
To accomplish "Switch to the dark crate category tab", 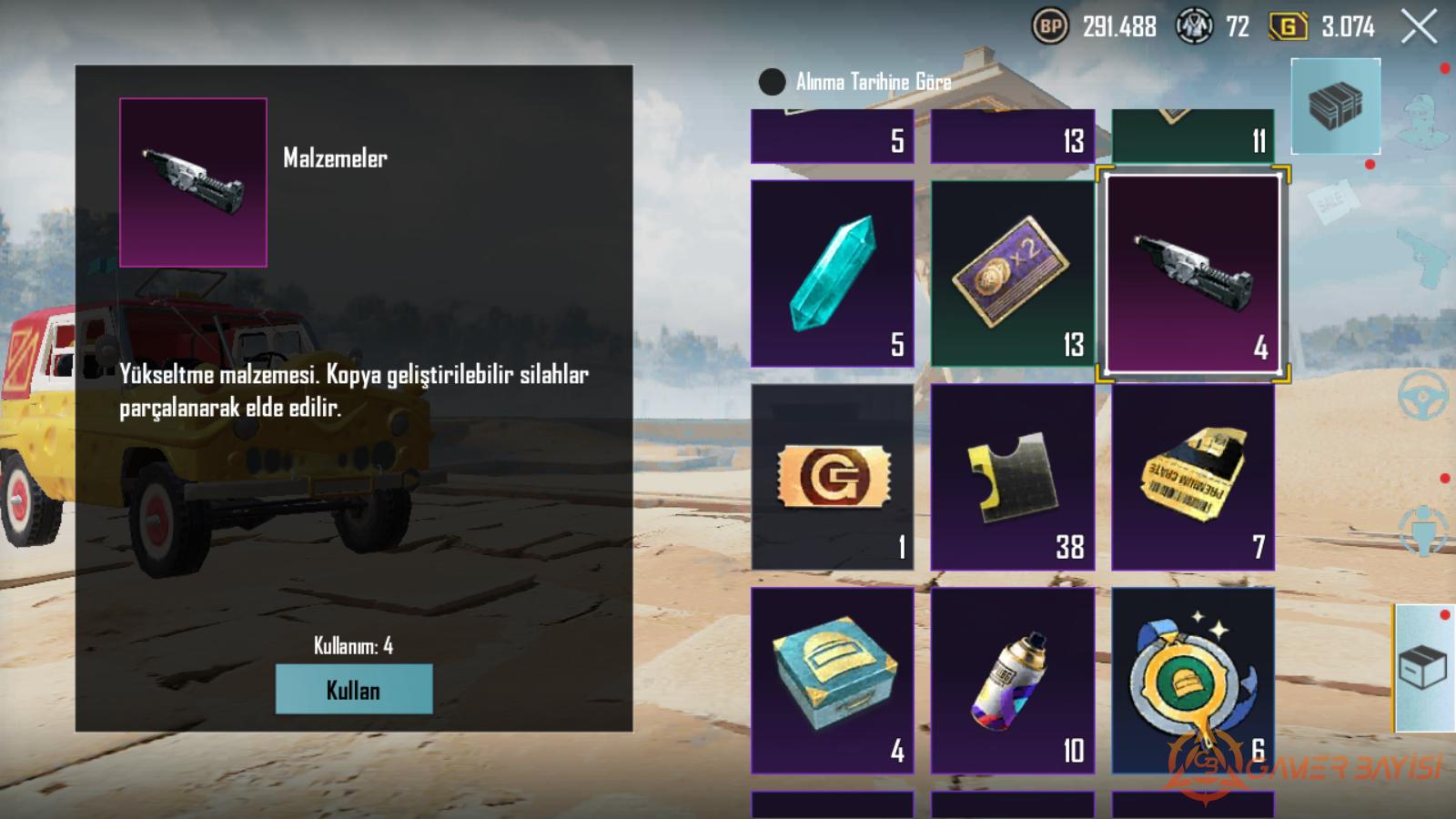I will coord(1335,106).
